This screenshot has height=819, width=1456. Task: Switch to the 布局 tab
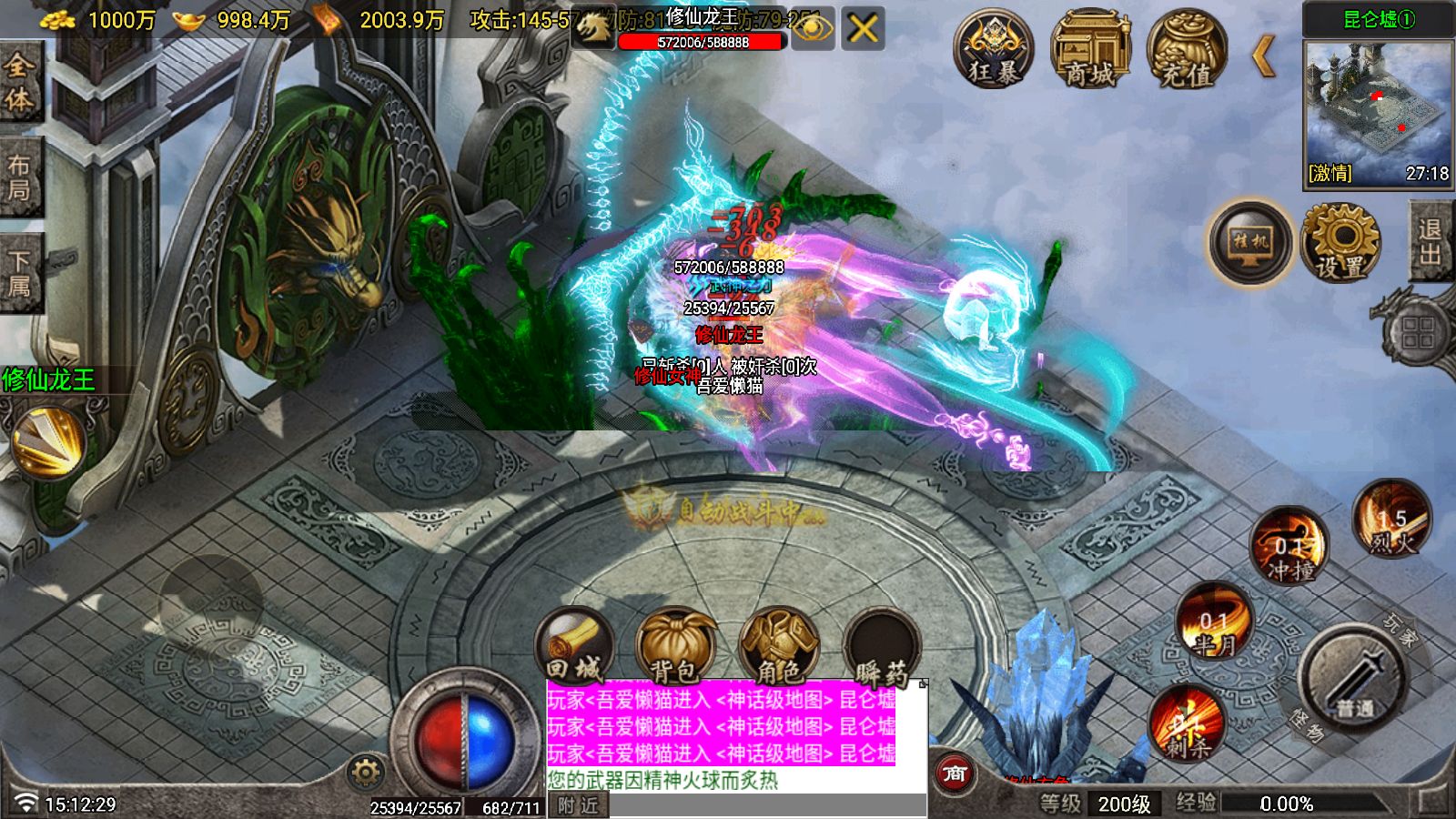click(x=20, y=177)
